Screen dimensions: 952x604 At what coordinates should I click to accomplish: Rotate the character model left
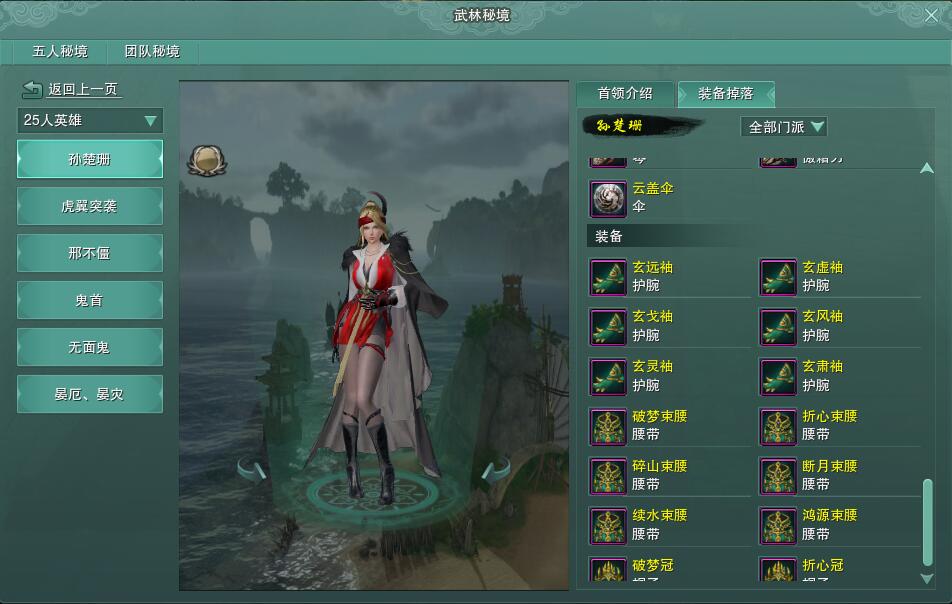click(x=253, y=469)
